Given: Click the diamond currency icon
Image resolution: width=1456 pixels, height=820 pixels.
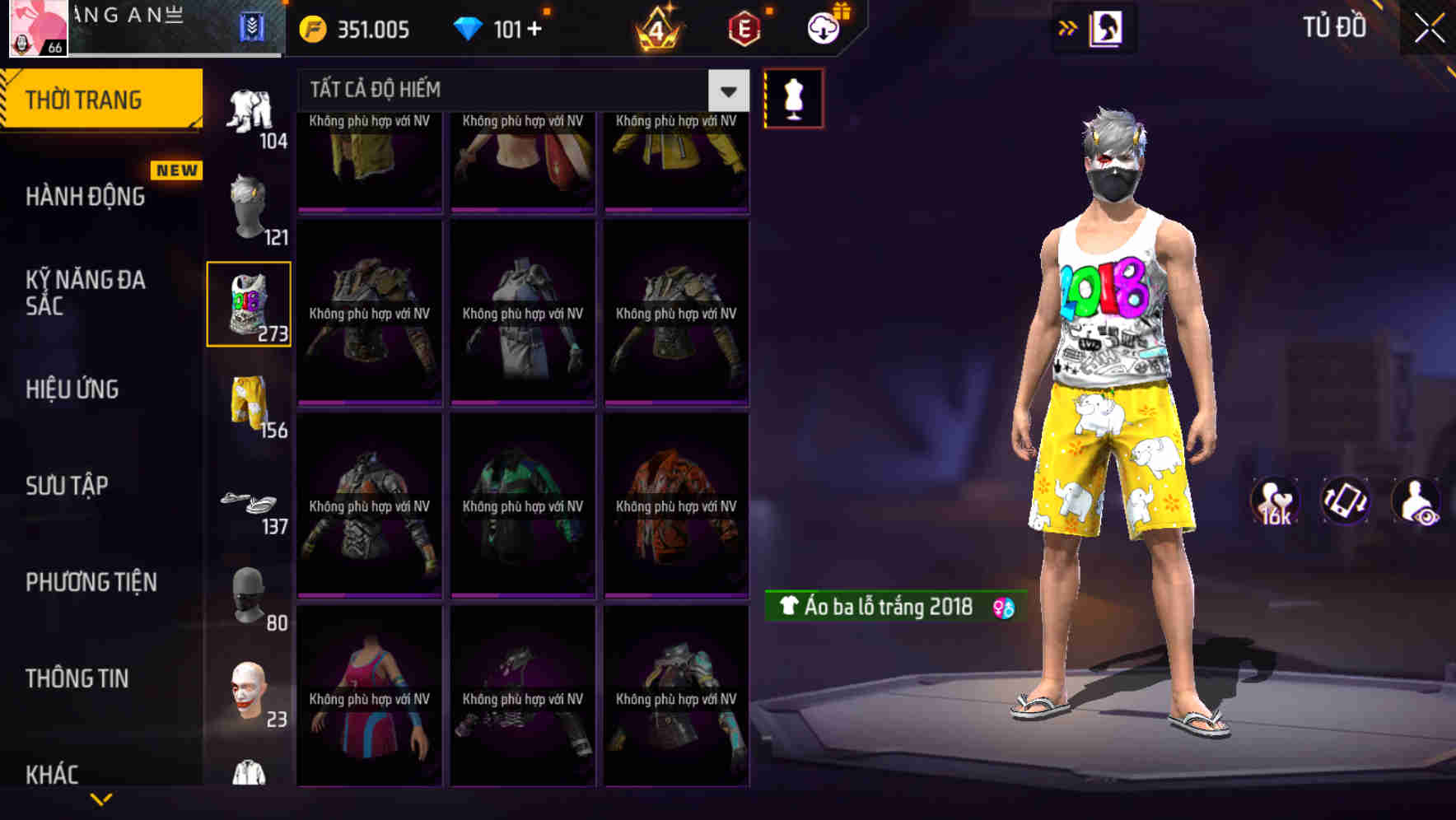Looking at the screenshot, I should (469, 27).
